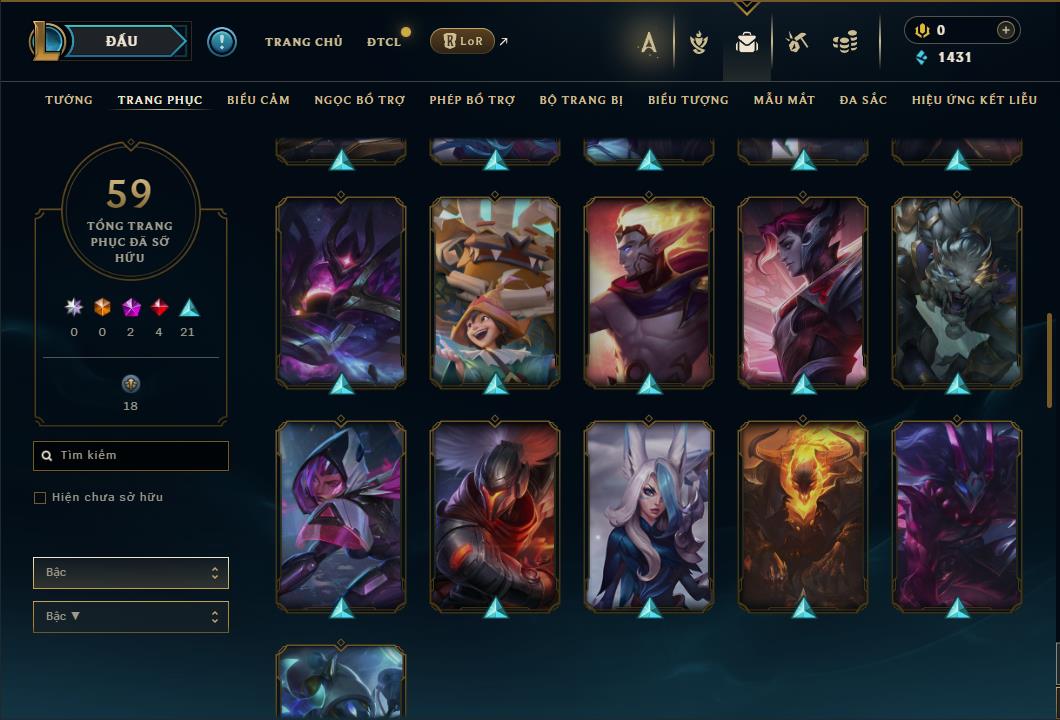Choose the fiery horned bull skin card

[803, 516]
